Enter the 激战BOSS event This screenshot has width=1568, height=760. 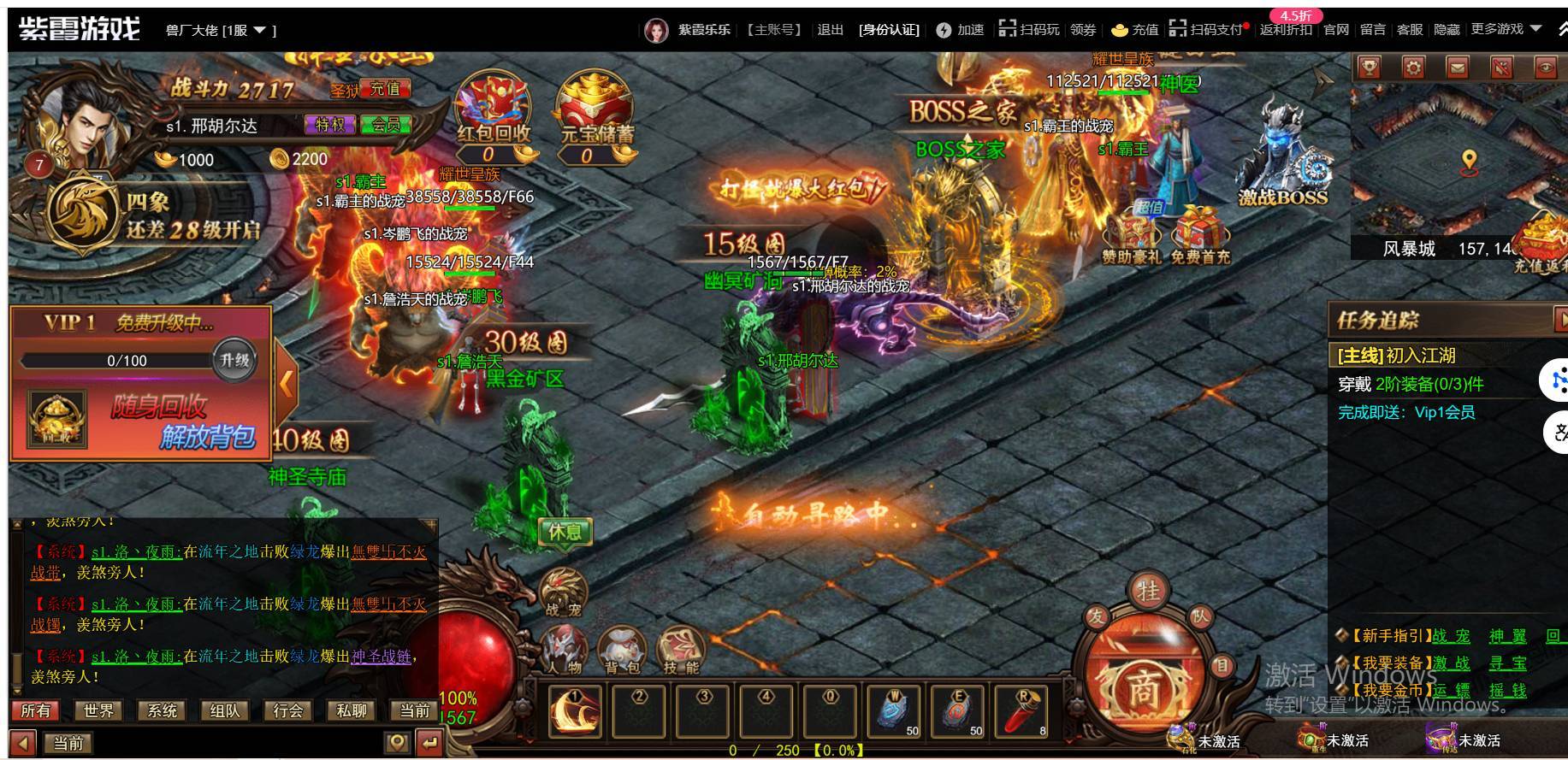click(x=1282, y=158)
